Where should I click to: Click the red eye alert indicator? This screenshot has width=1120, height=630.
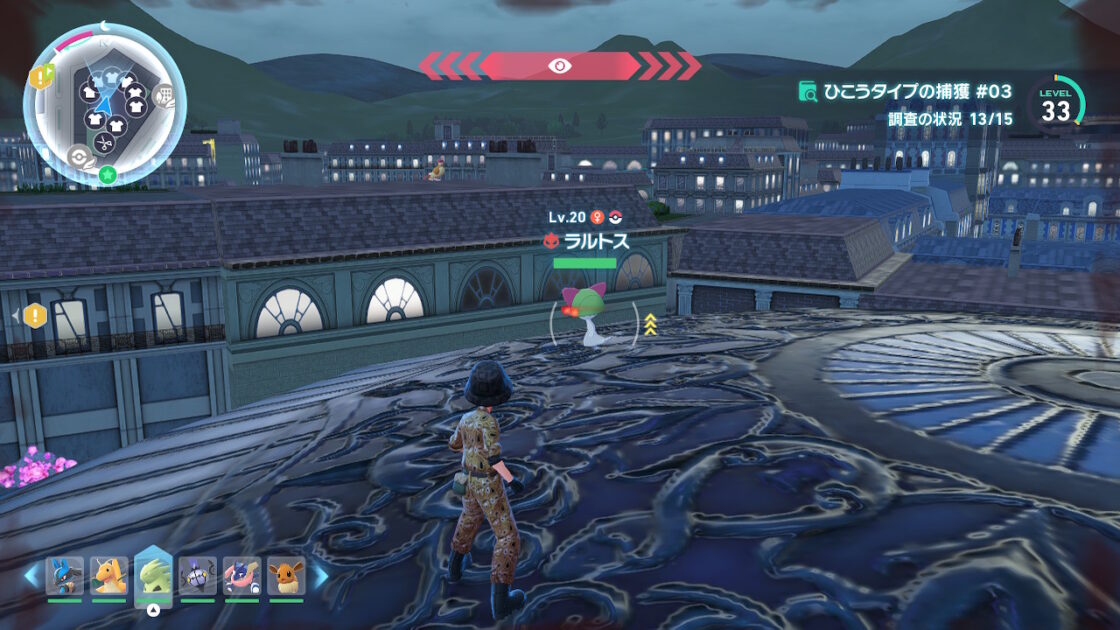click(x=559, y=66)
